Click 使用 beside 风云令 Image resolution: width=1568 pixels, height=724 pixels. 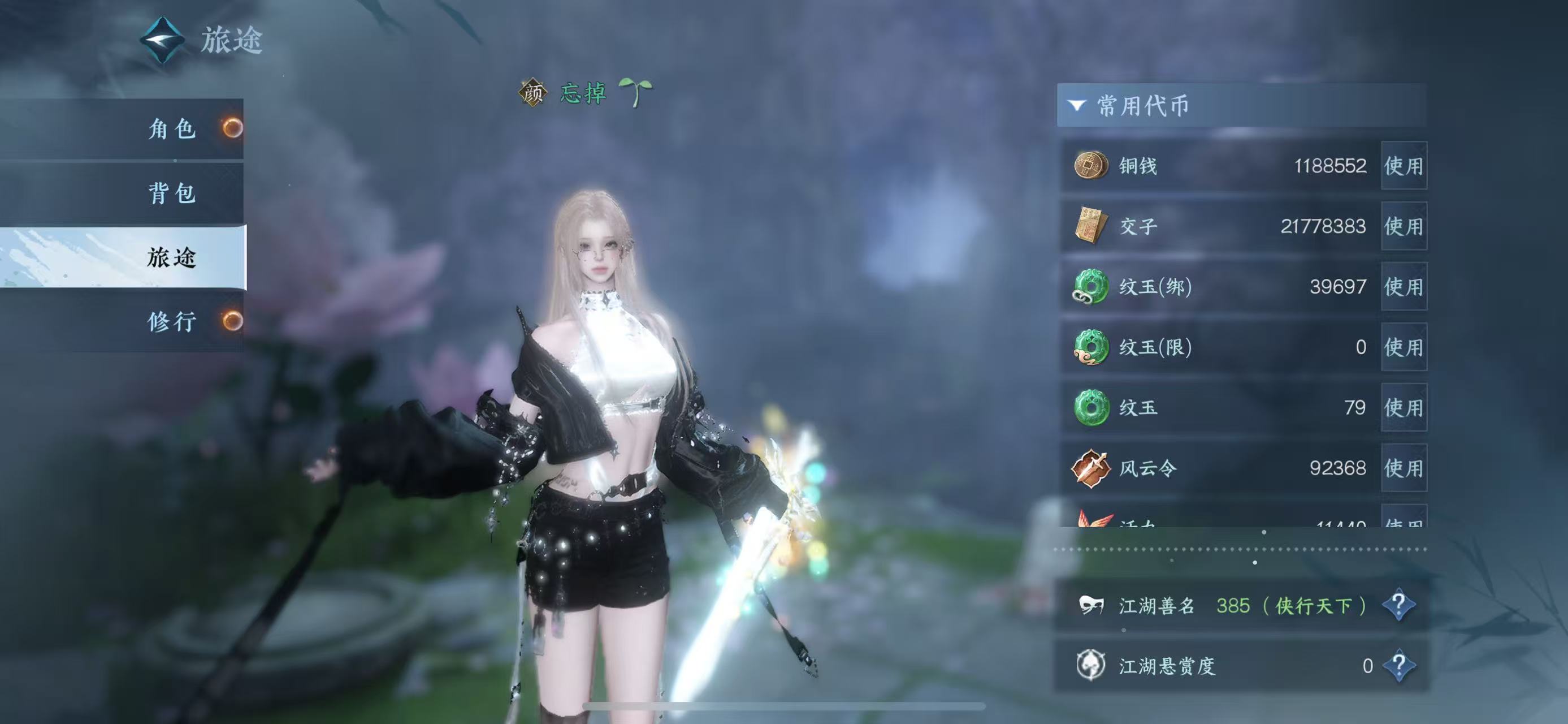tap(1403, 468)
